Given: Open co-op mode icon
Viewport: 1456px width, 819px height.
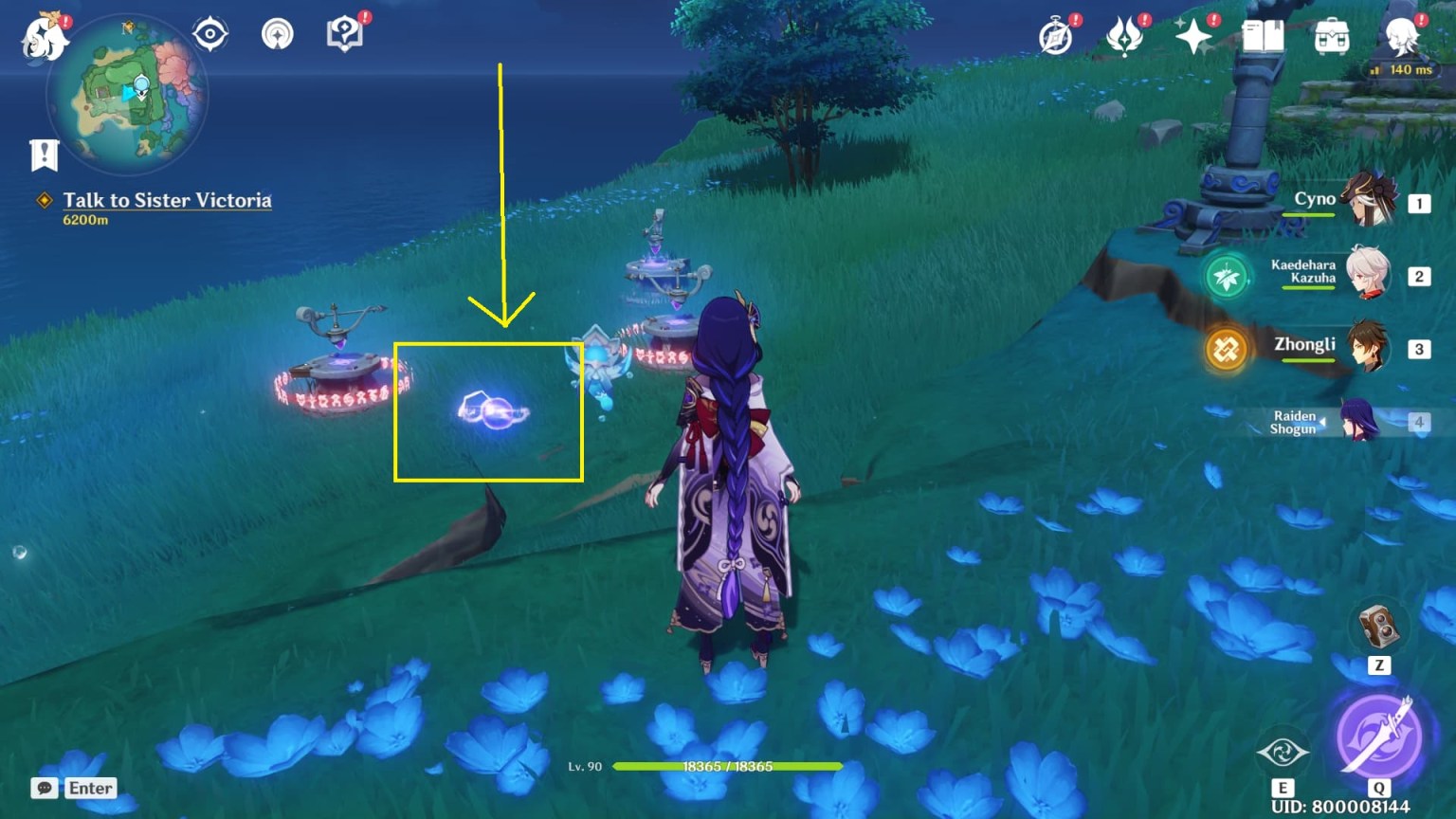Looking at the screenshot, I should 276,33.
